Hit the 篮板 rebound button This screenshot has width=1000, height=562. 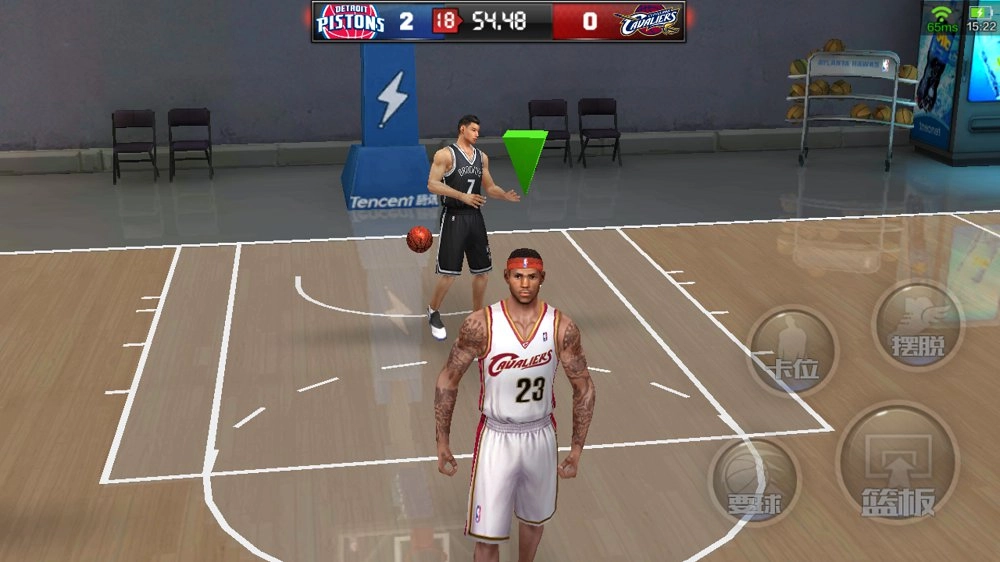[897, 463]
